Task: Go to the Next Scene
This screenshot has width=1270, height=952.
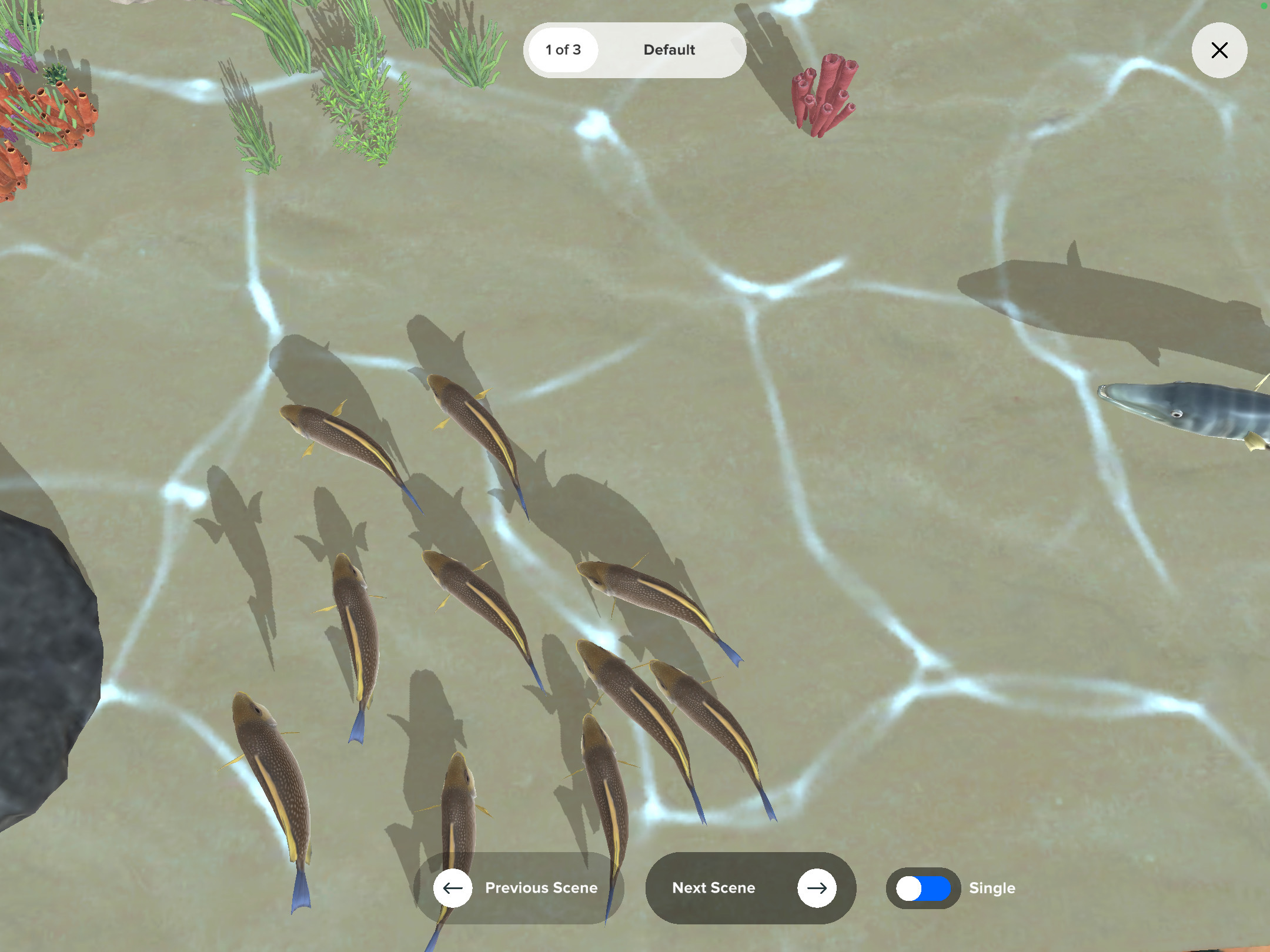Action: click(750, 887)
